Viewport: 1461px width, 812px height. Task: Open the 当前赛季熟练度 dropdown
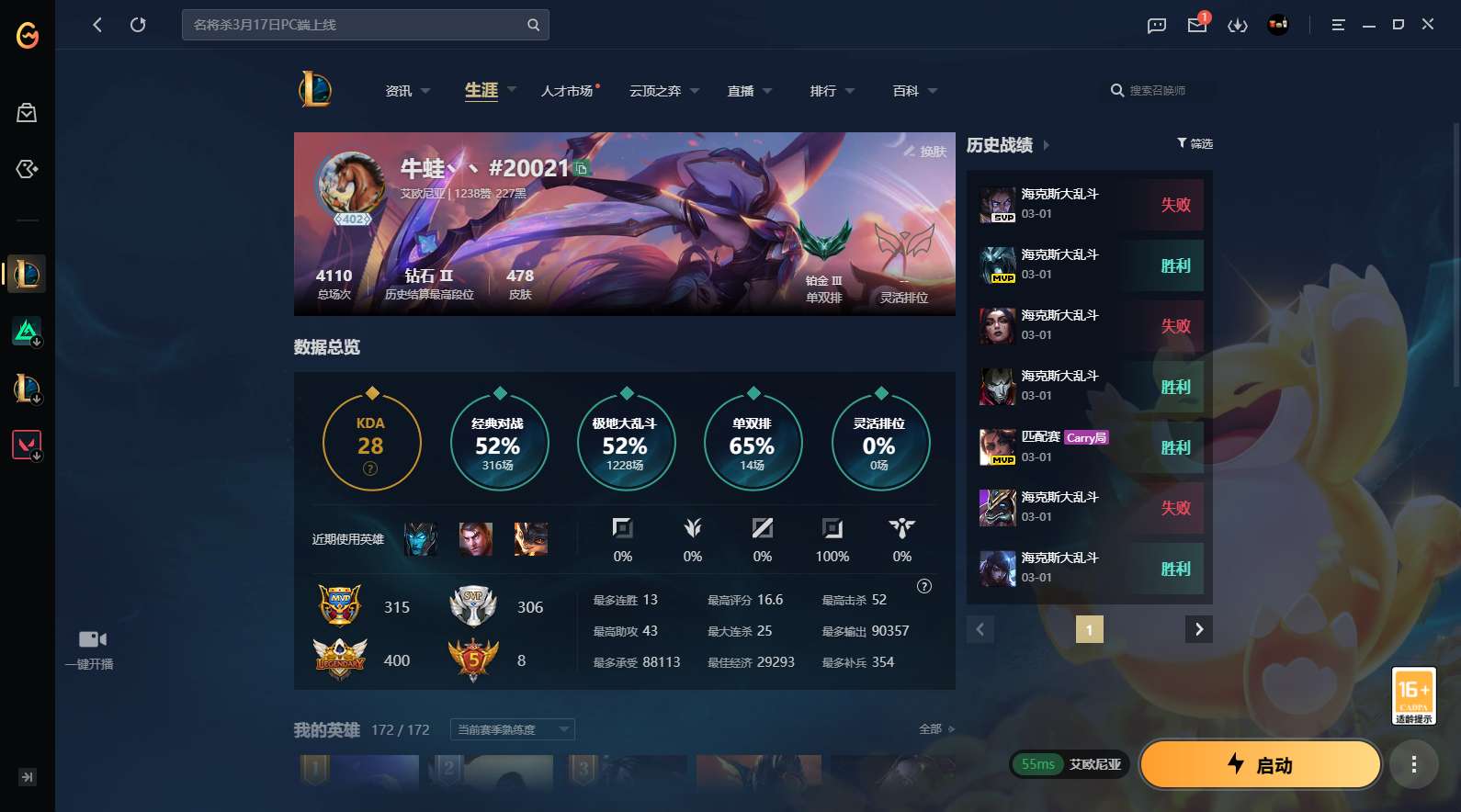pyautogui.click(x=511, y=728)
